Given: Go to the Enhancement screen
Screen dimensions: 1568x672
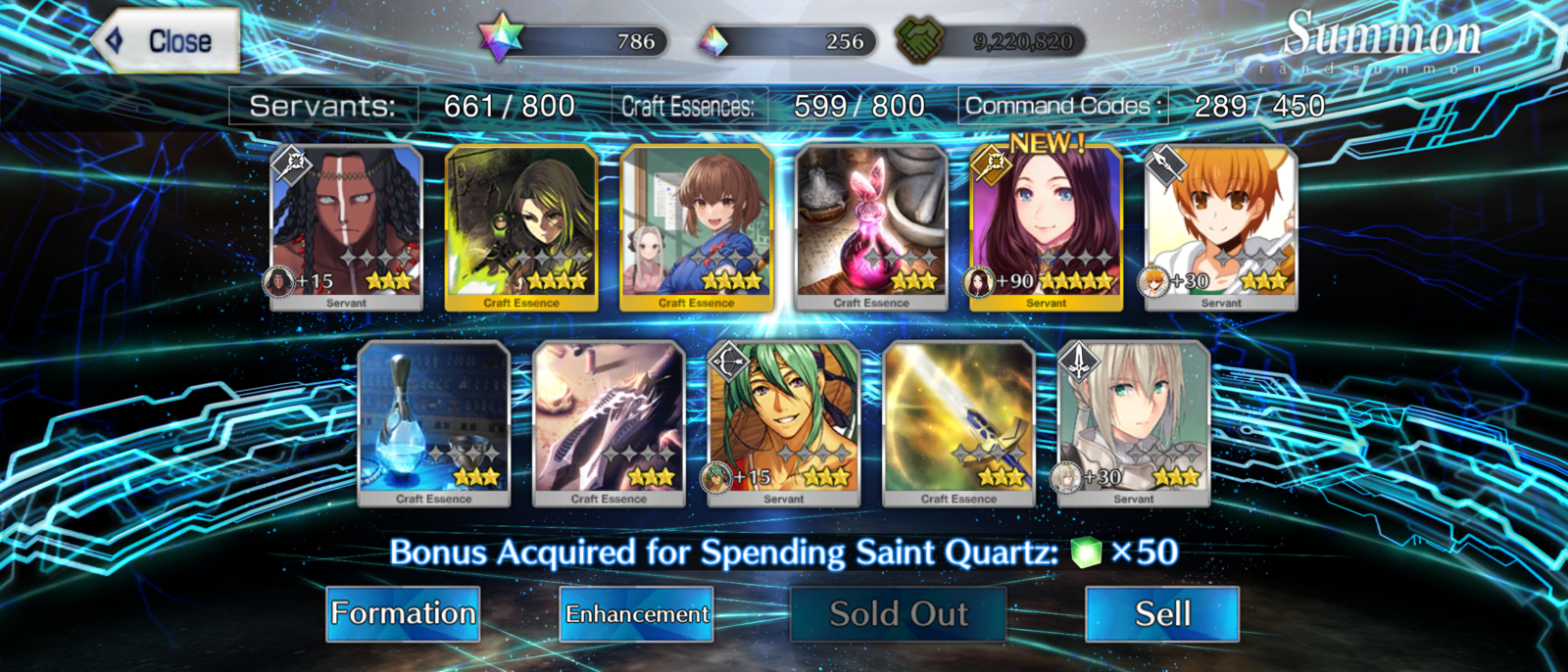Looking at the screenshot, I should pos(636,614).
